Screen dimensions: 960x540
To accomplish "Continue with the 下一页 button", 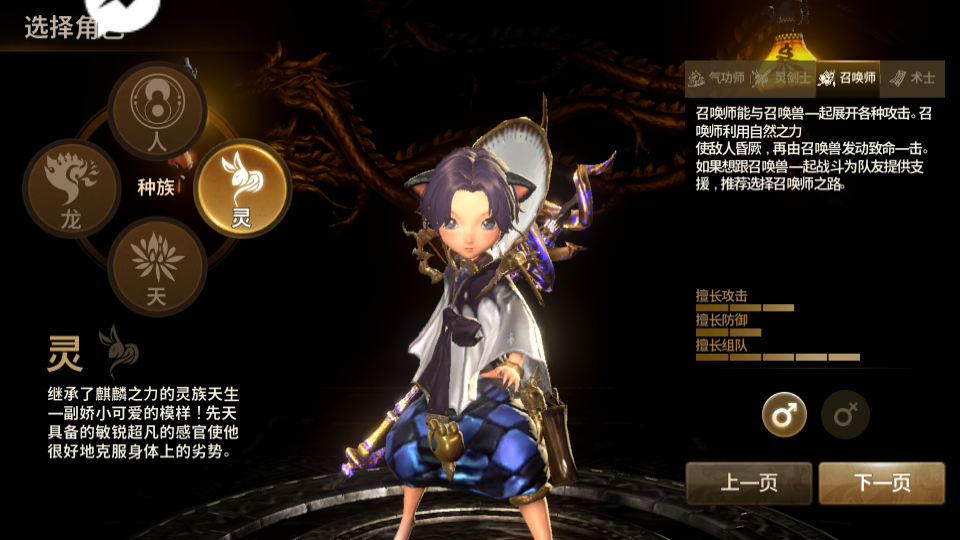I will point(882,483).
